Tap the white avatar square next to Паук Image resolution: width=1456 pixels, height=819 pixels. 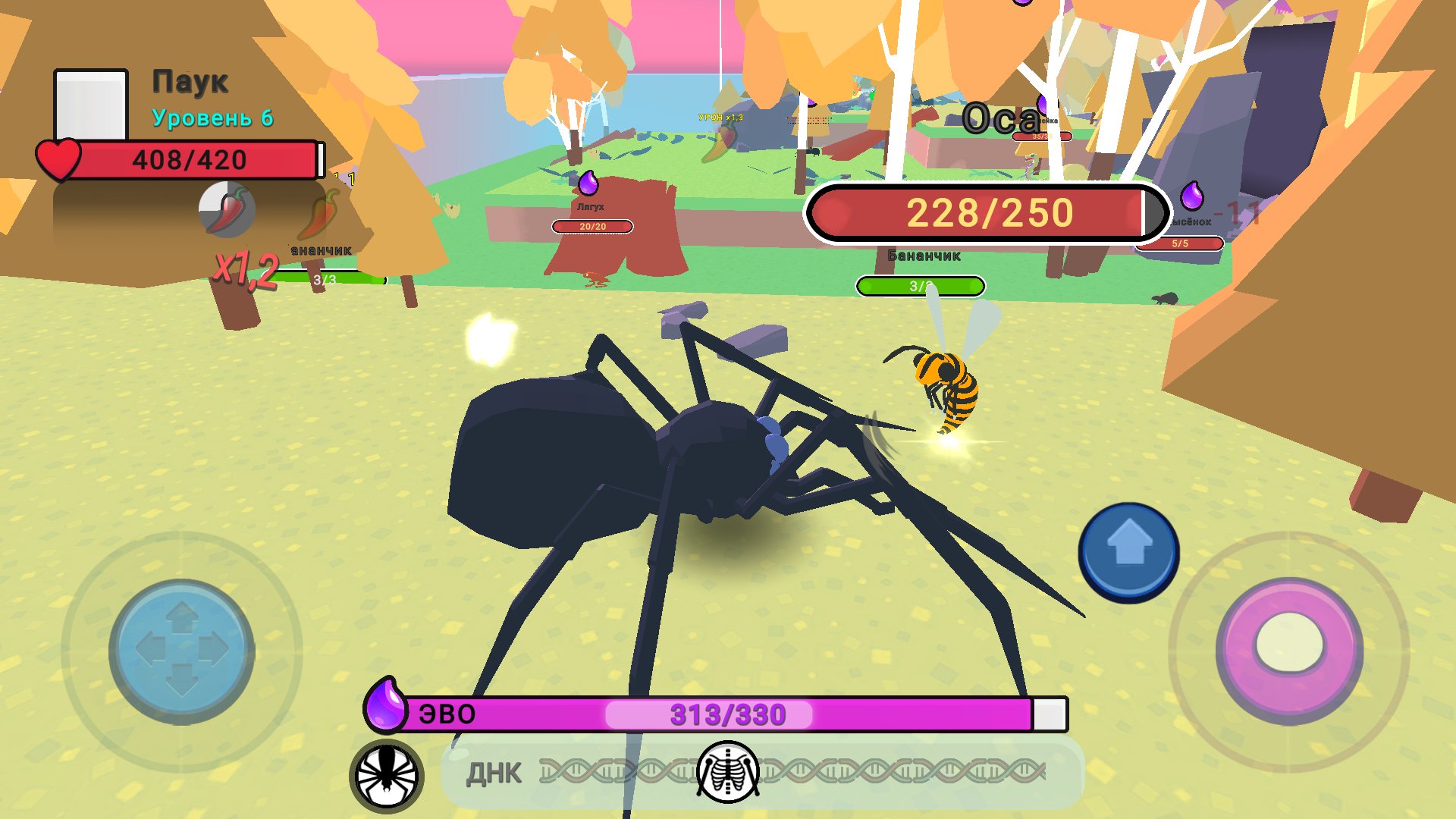coord(93,105)
